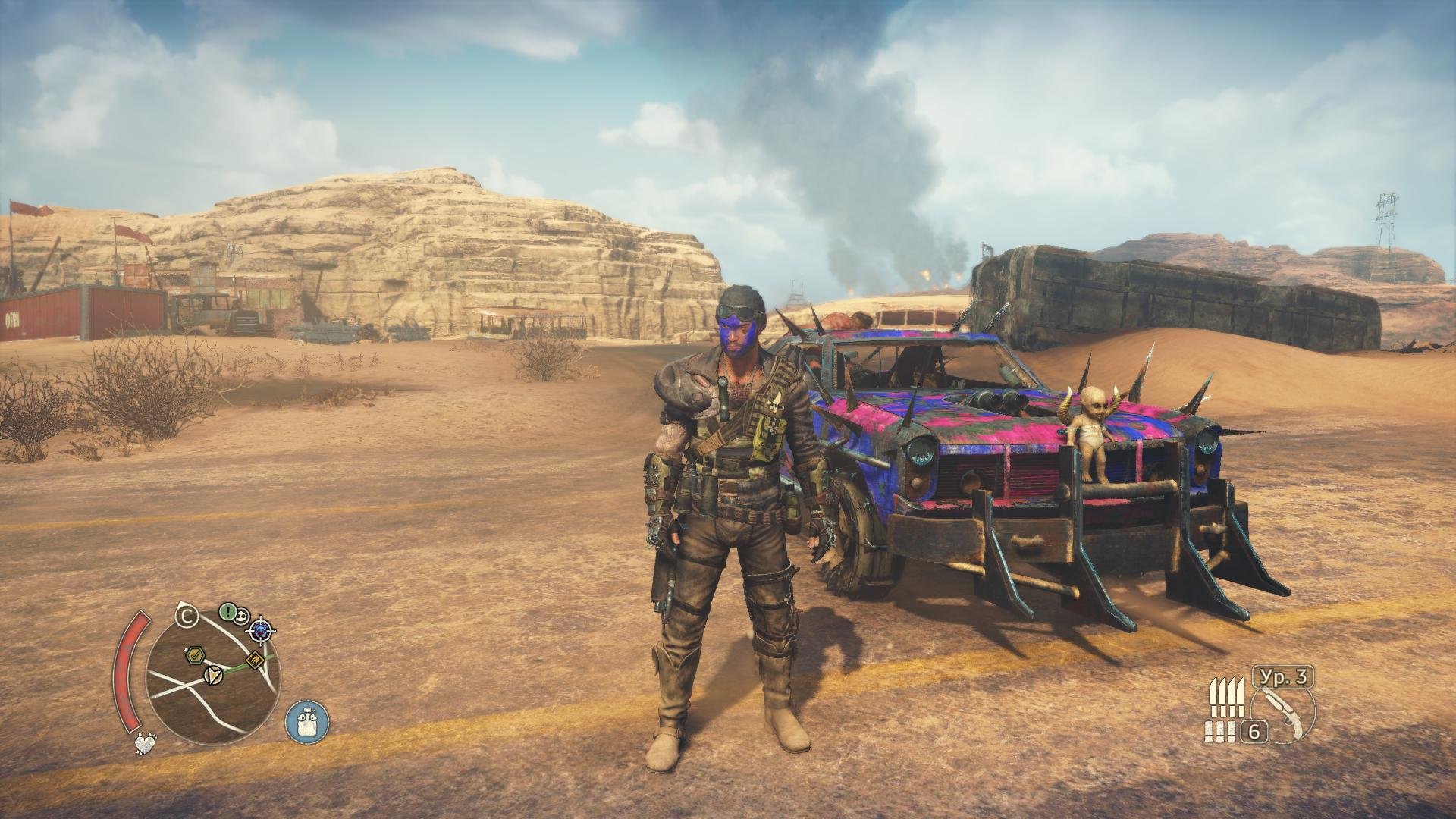Click the shotgun weapon icon
The width and height of the screenshot is (1456, 819).
pyautogui.click(x=1288, y=713)
